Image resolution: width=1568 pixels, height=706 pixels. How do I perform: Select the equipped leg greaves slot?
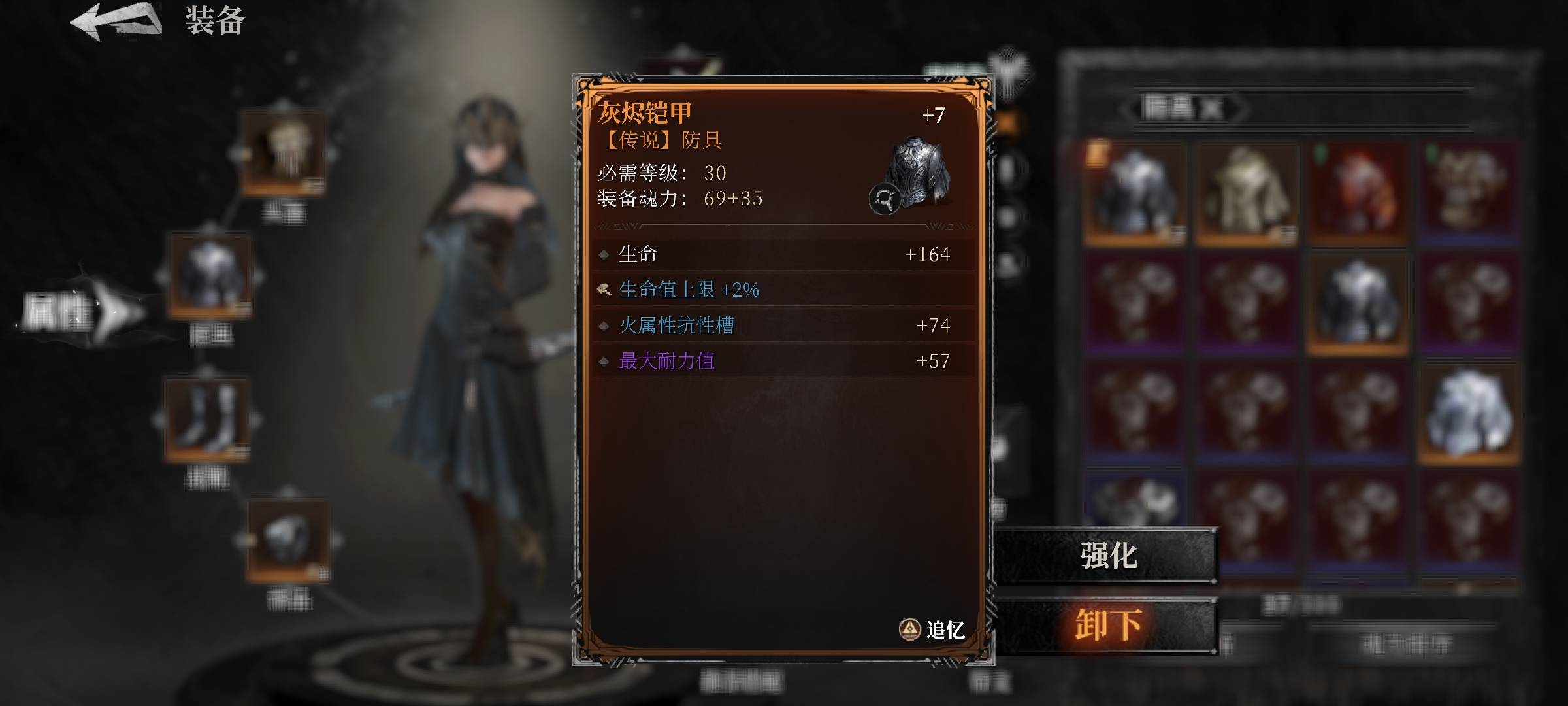[x=208, y=418]
